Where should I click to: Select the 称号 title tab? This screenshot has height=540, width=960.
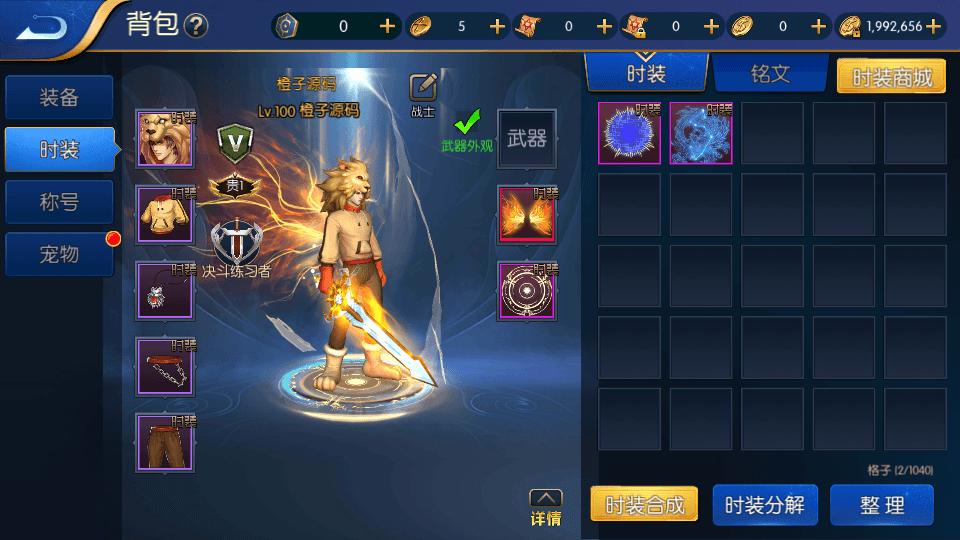click(x=58, y=203)
